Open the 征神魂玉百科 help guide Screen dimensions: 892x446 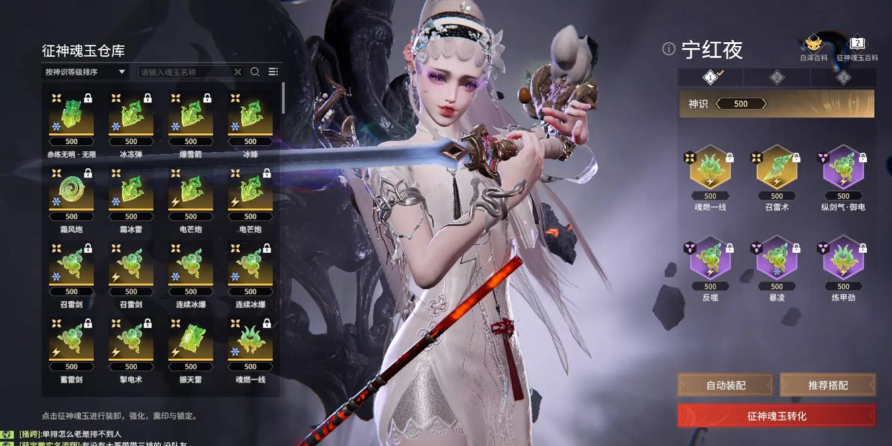pos(857,46)
